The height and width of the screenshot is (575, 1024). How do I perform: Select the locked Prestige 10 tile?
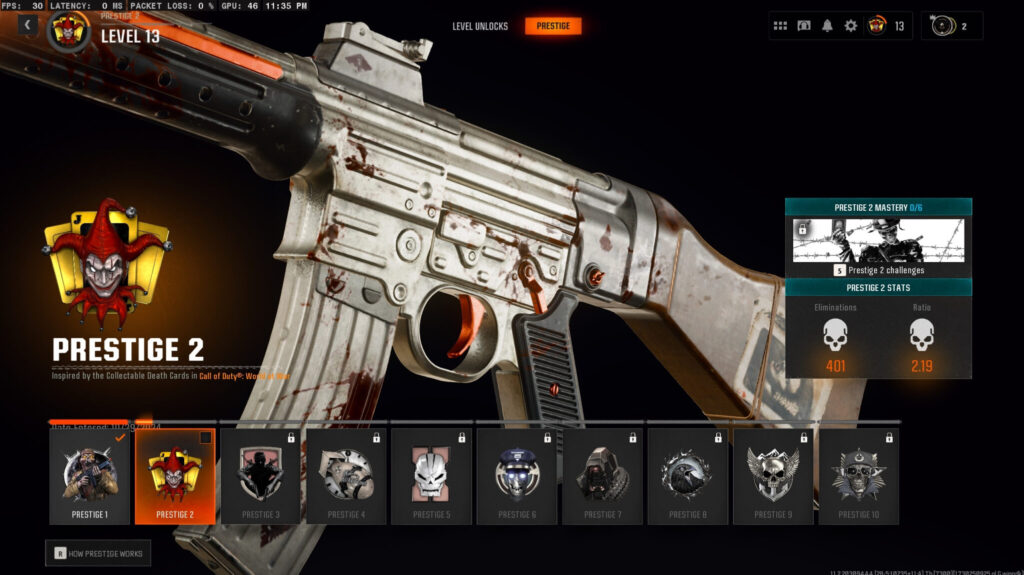coord(858,476)
